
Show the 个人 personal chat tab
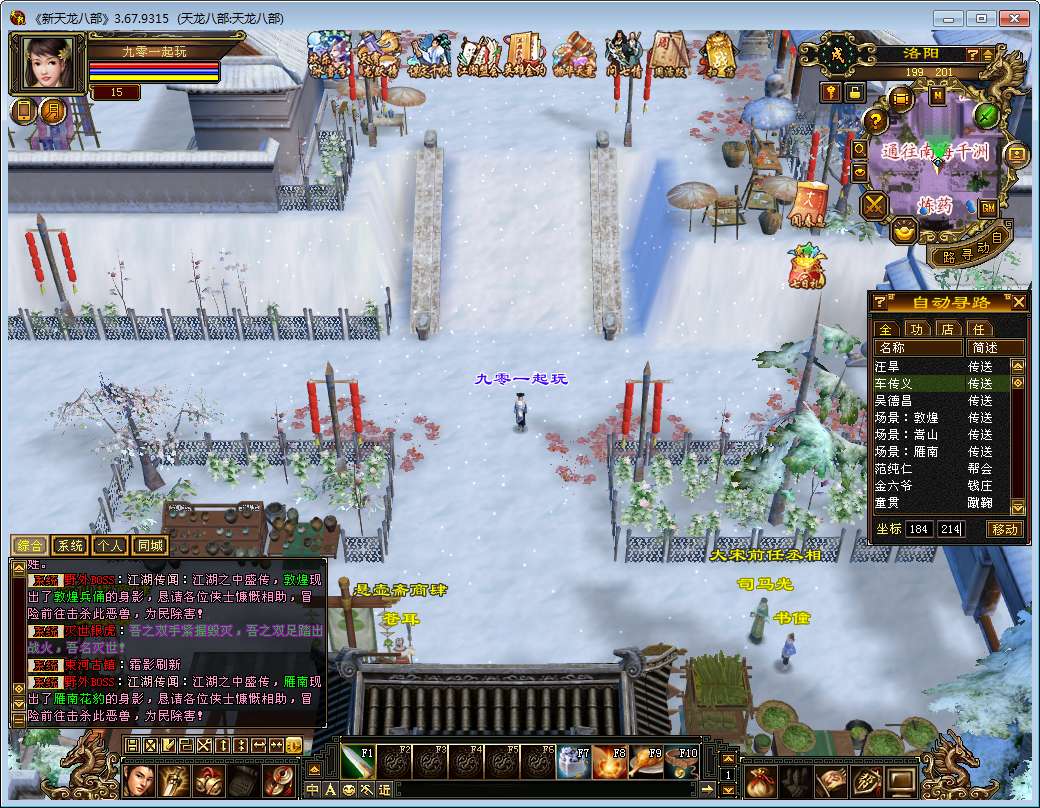point(110,546)
